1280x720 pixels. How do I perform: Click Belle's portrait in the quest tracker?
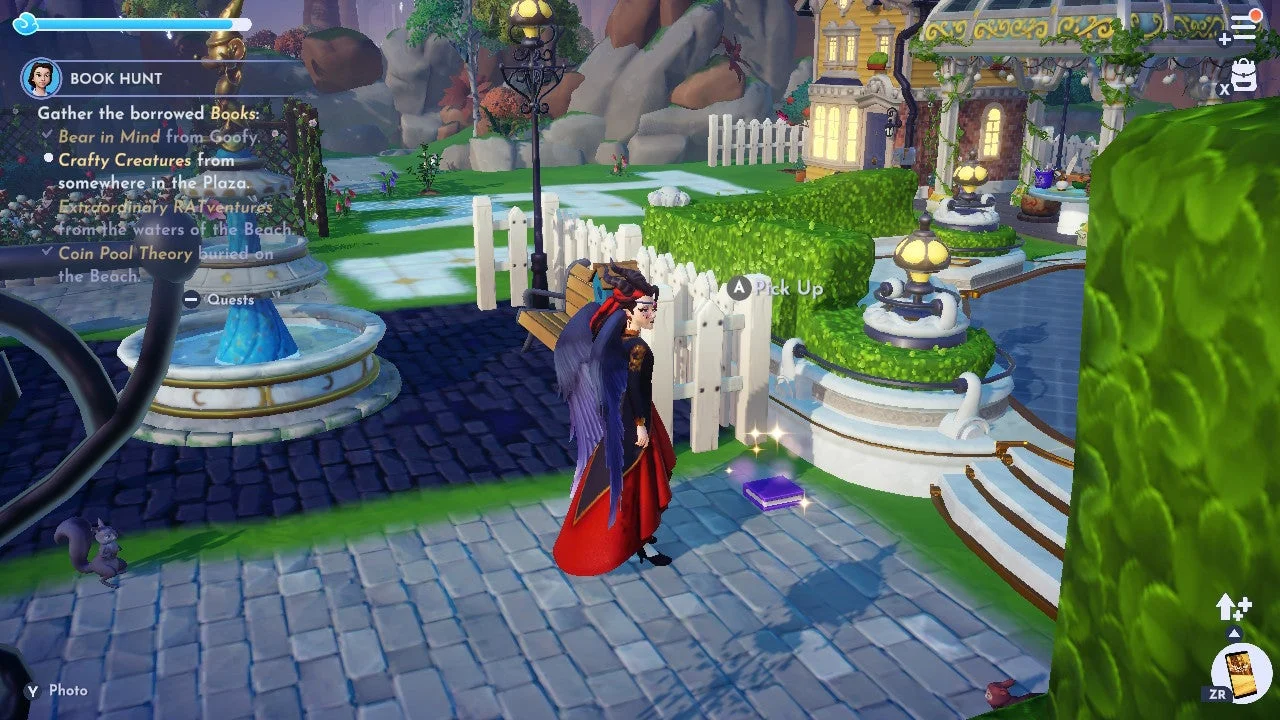click(x=41, y=78)
